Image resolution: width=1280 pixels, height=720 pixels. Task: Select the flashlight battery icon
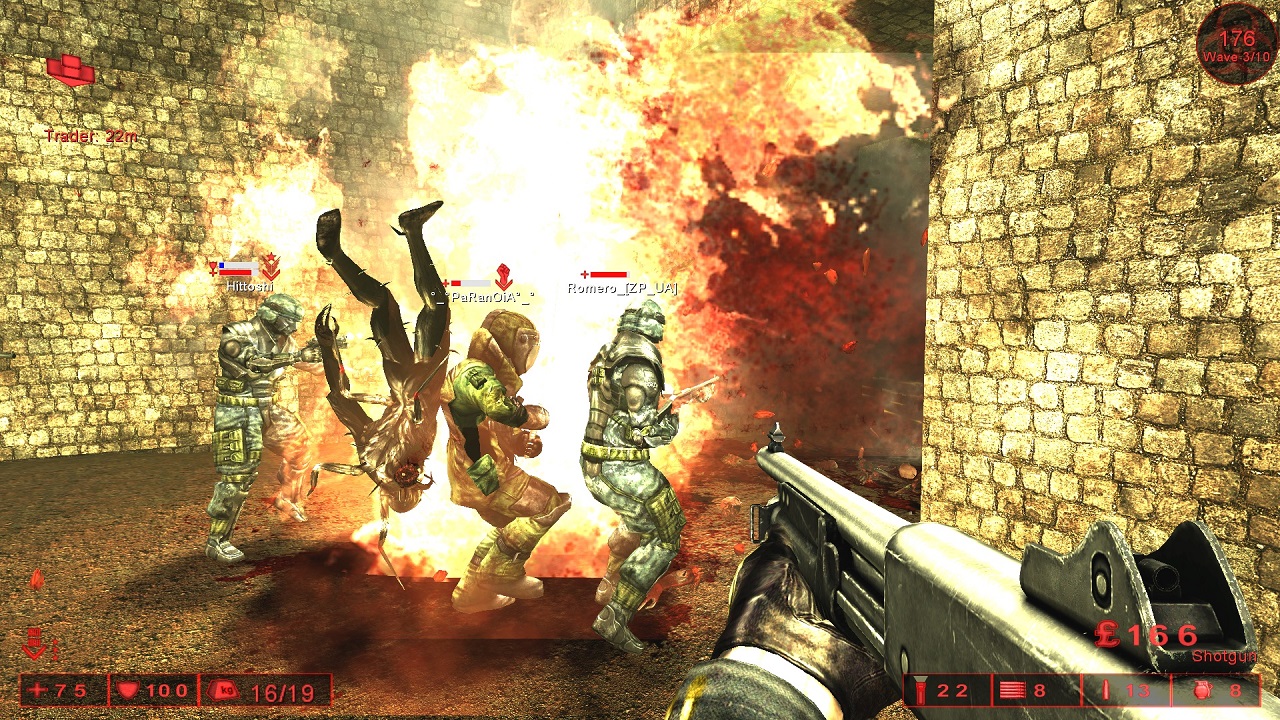coord(920,690)
